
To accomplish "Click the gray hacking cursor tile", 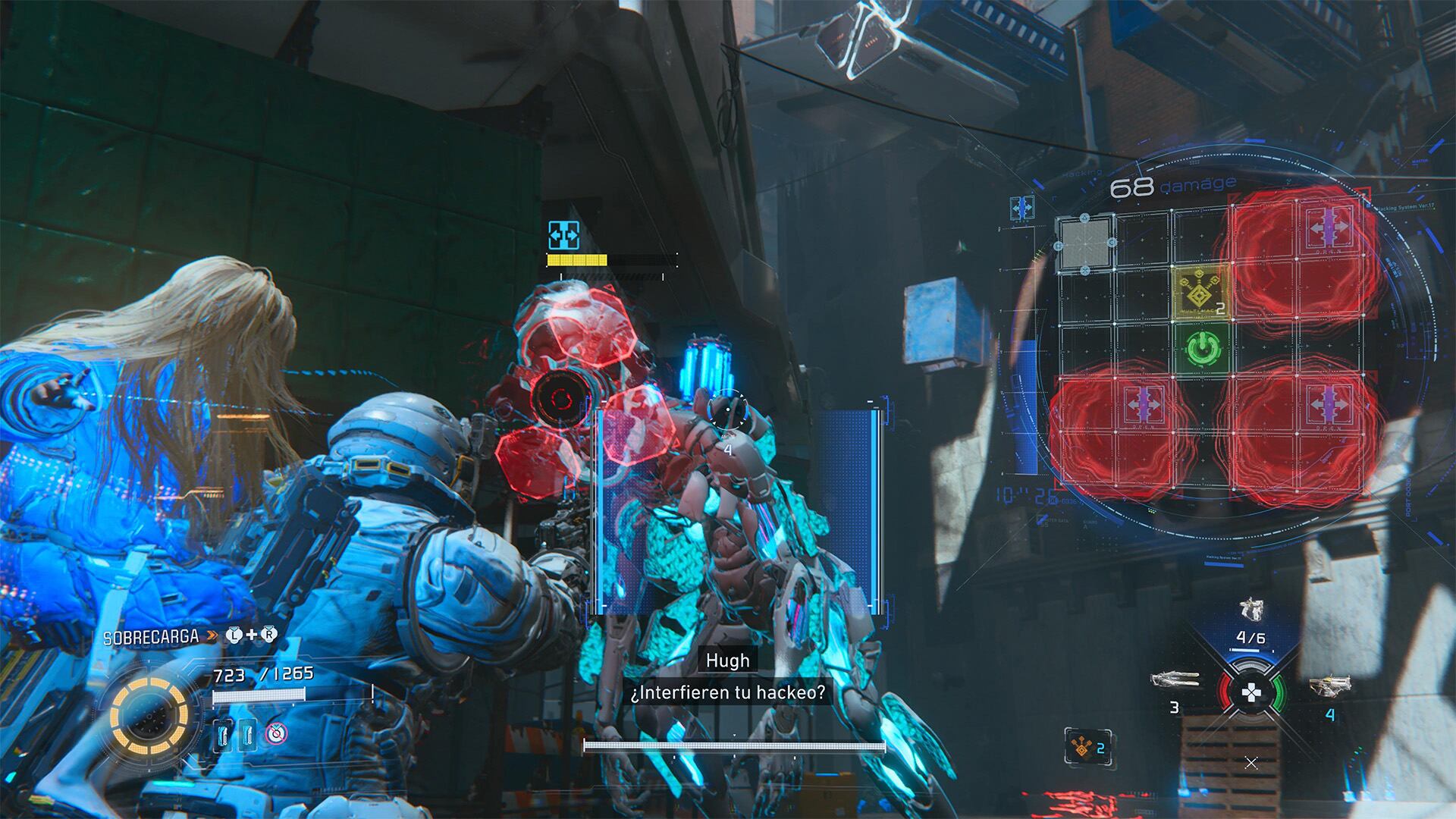I will (1084, 243).
